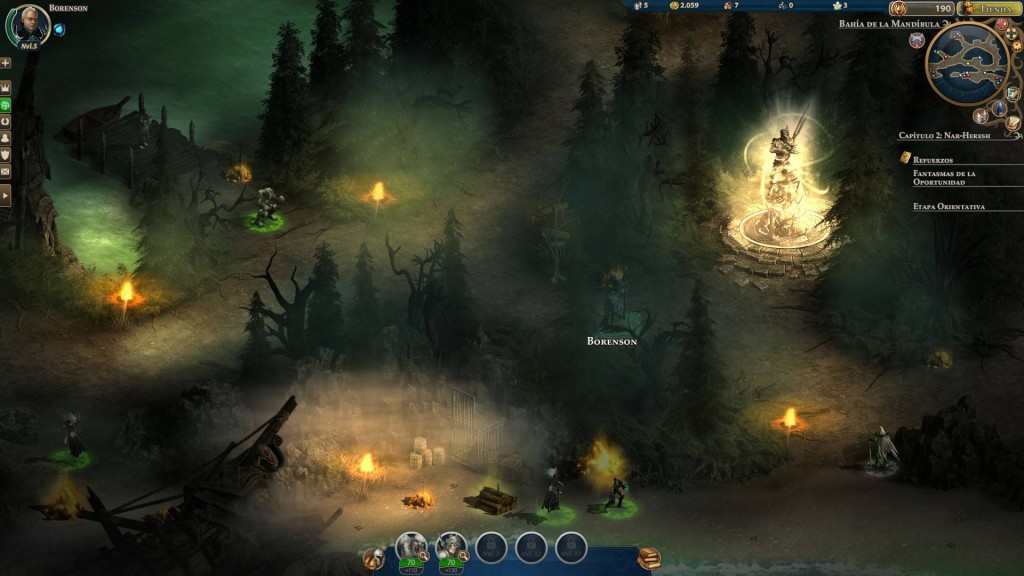Click the Capítulo 2: Nar-Heresh header

pos(943,134)
